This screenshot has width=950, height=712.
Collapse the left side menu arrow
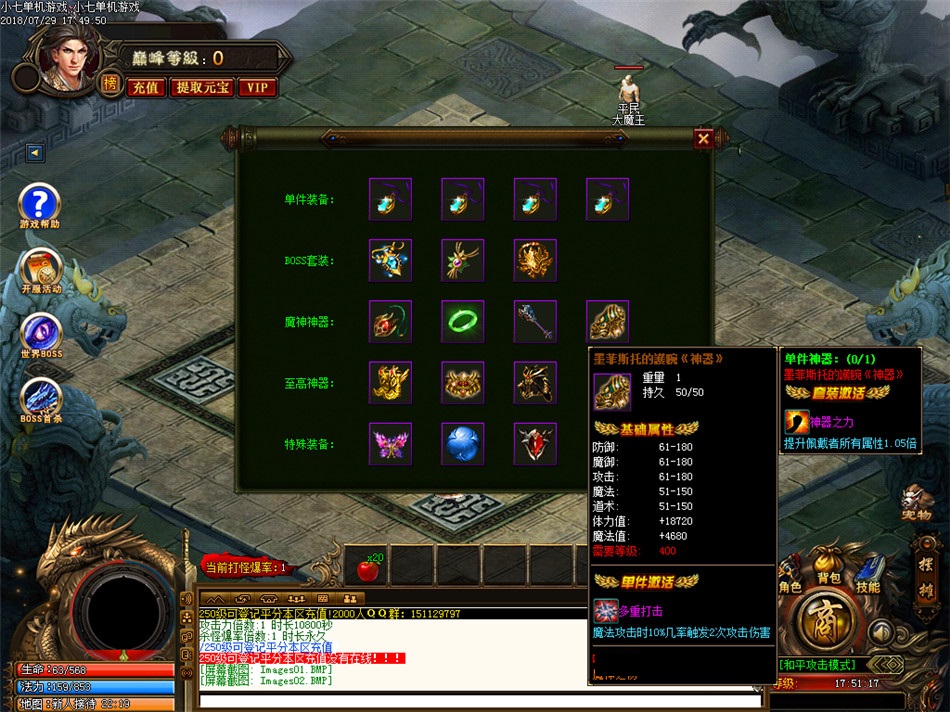point(36,153)
